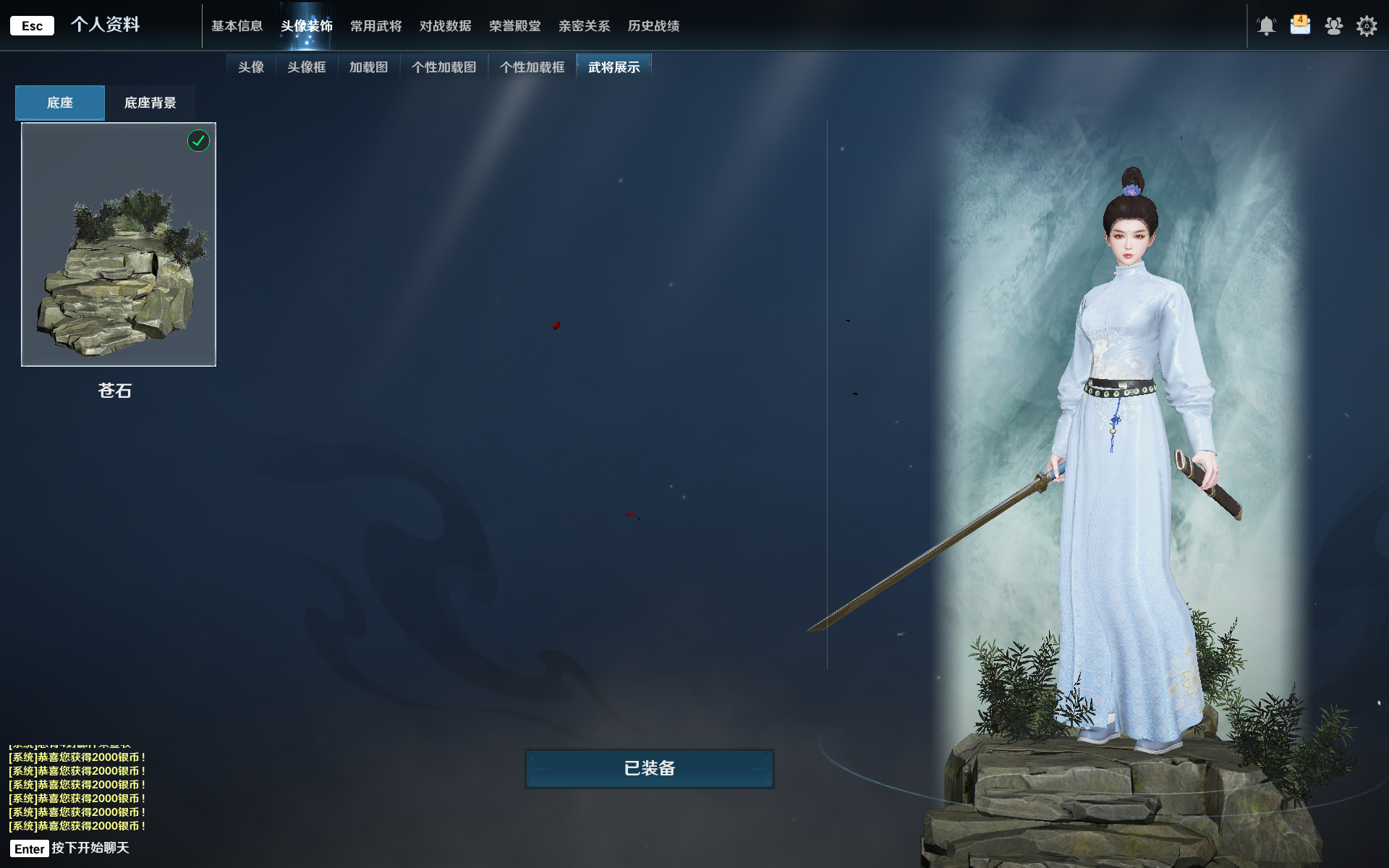The width and height of the screenshot is (1389, 868).
Task: Go to the 荣誉殿堂 tab
Action: (x=514, y=26)
